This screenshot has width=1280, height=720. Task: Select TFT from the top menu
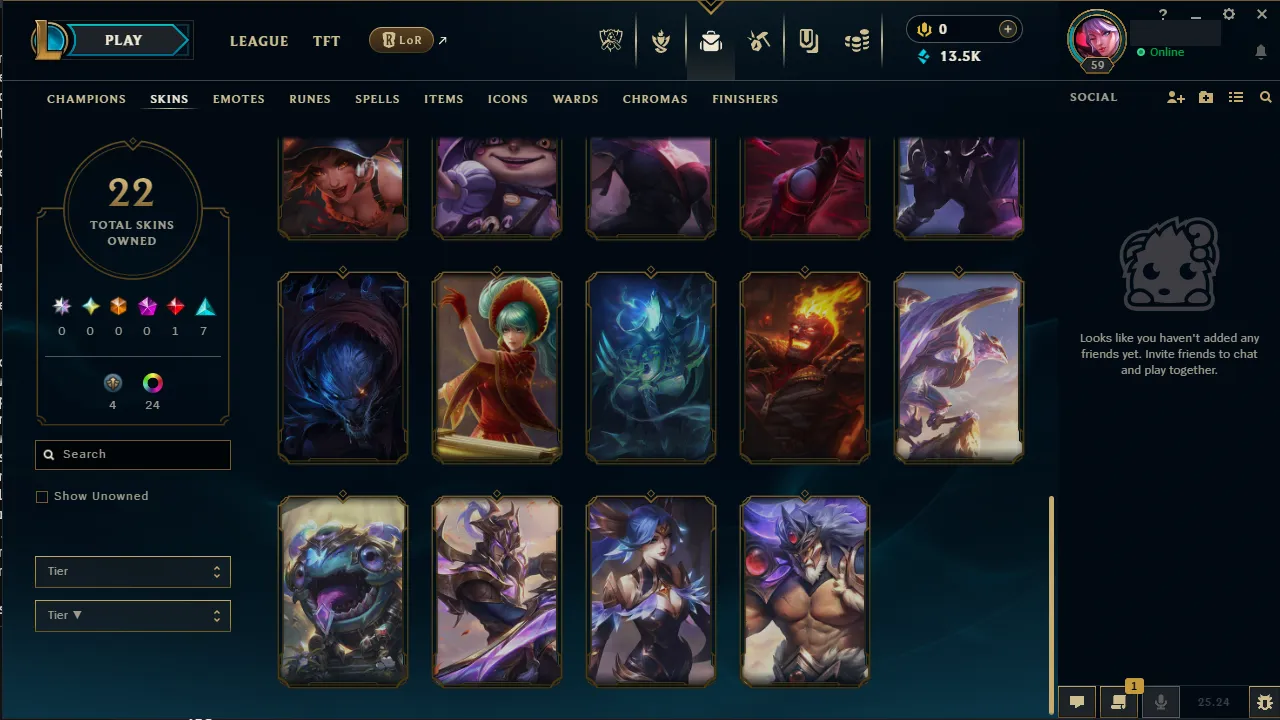(x=326, y=41)
